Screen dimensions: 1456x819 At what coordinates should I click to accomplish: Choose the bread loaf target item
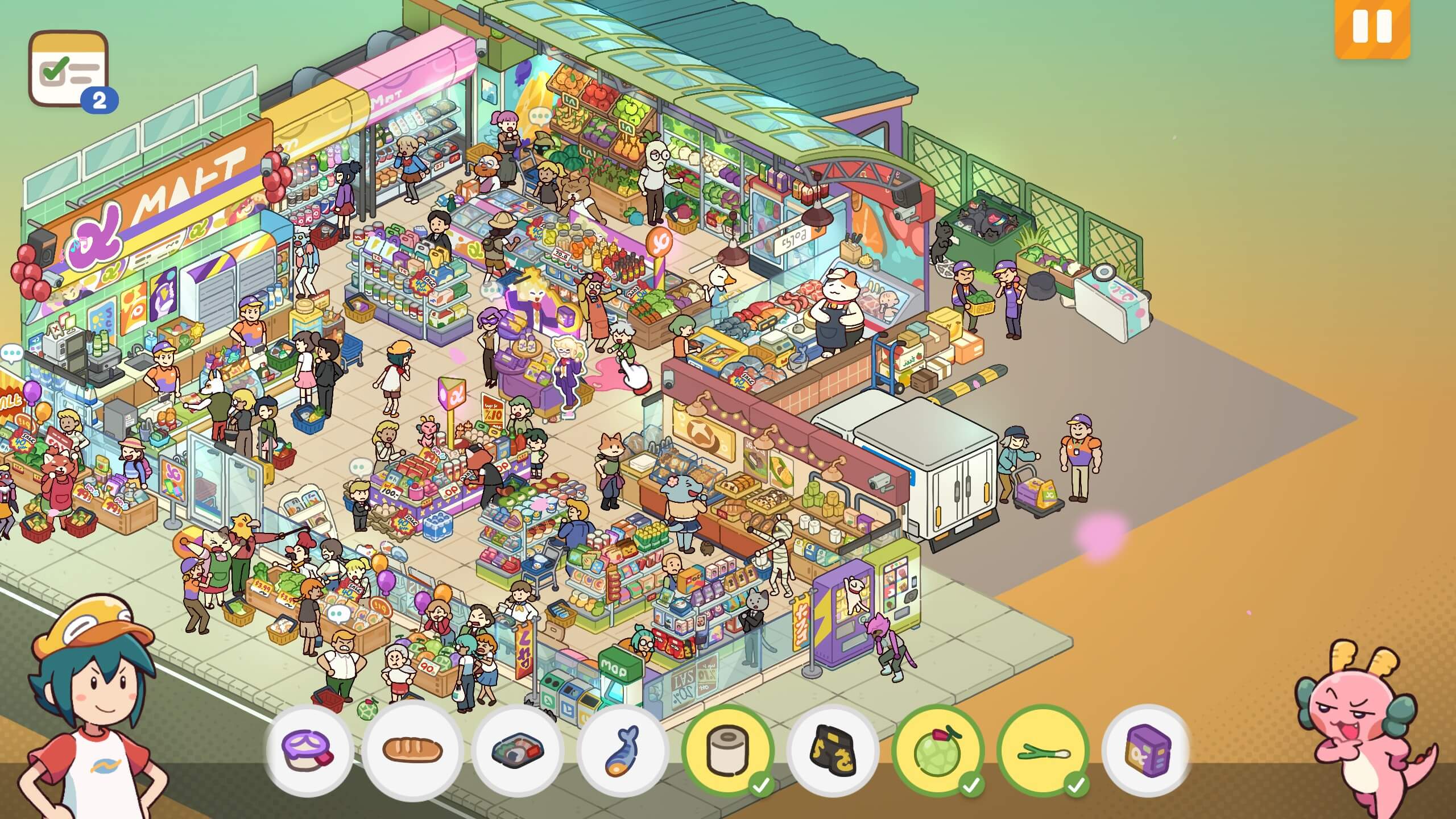tap(412, 751)
